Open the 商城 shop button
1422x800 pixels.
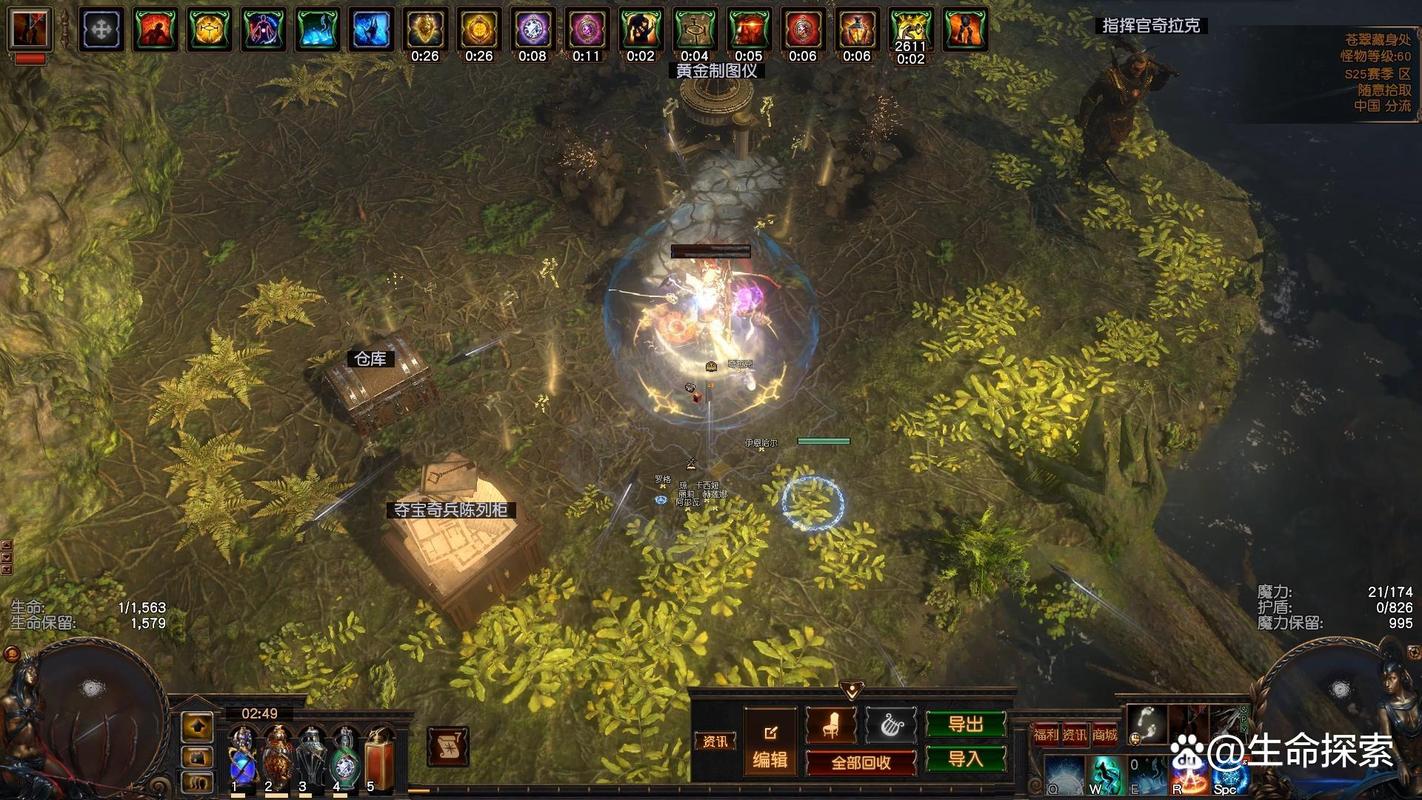[1105, 734]
